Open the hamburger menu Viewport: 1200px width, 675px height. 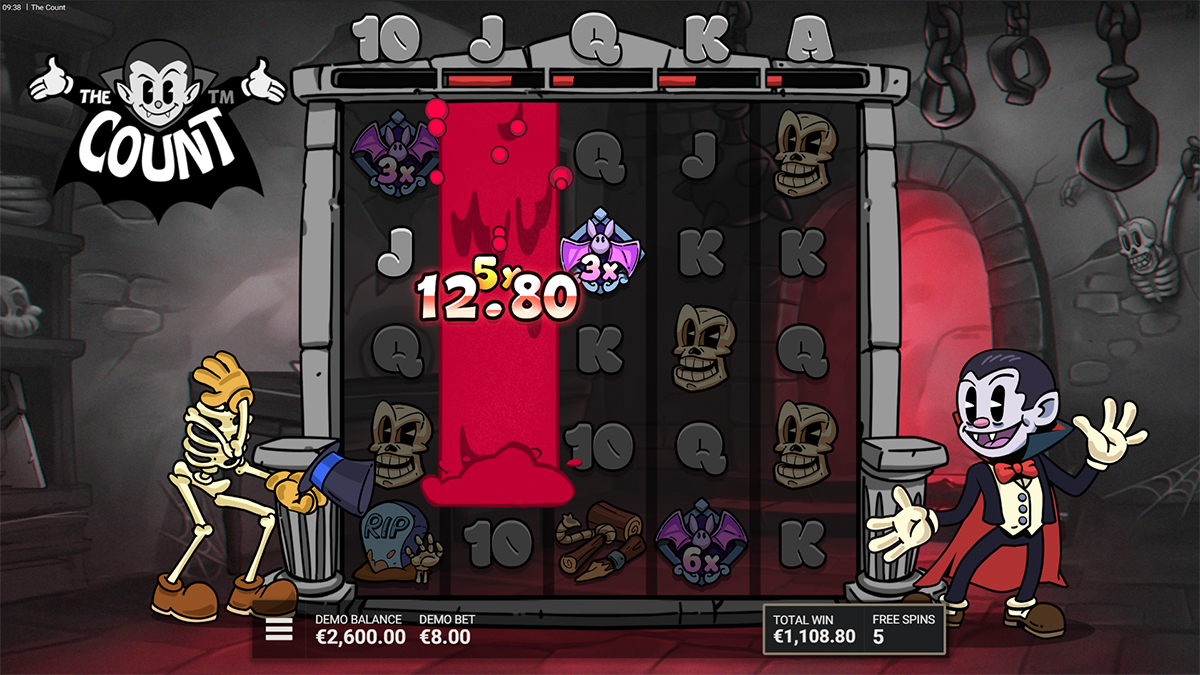click(278, 629)
